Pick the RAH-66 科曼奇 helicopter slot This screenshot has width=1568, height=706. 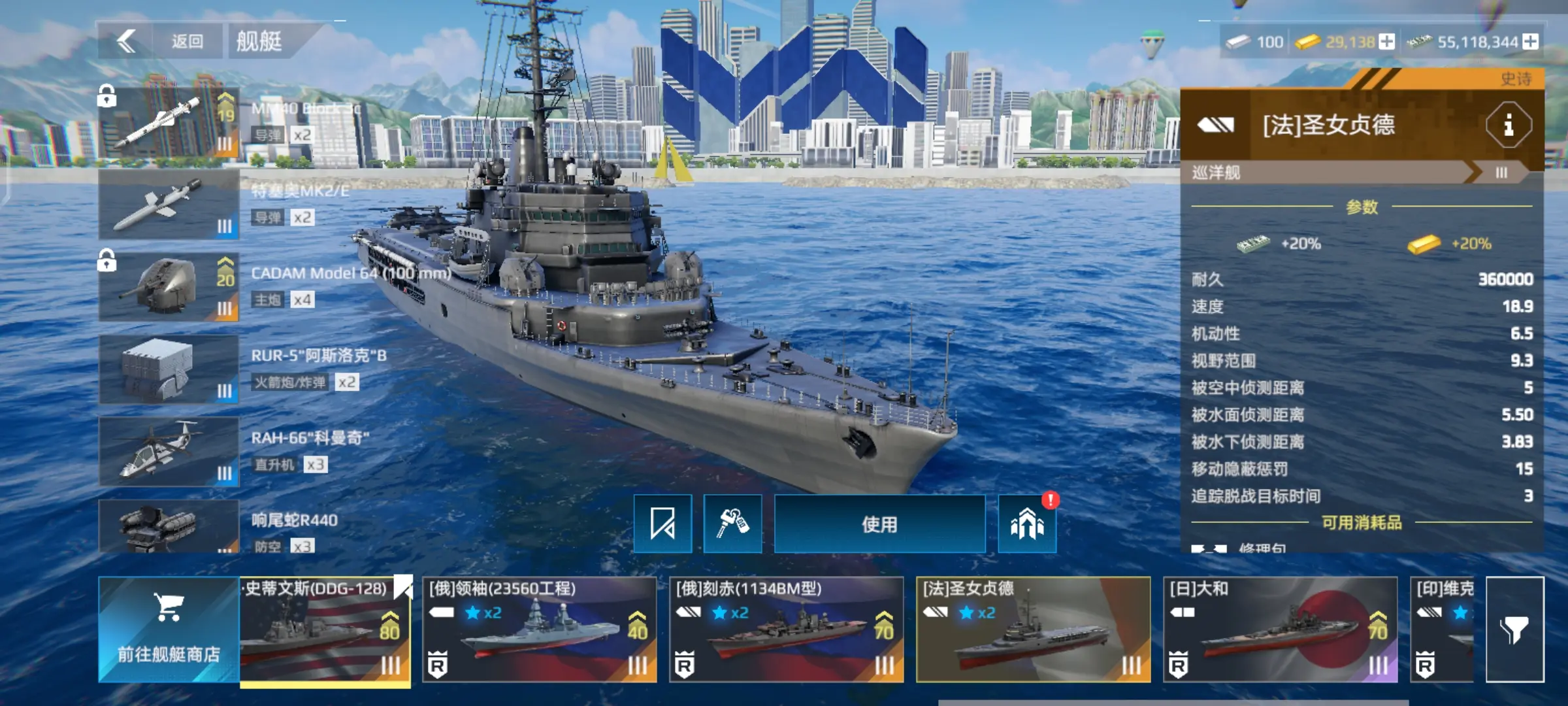169,452
